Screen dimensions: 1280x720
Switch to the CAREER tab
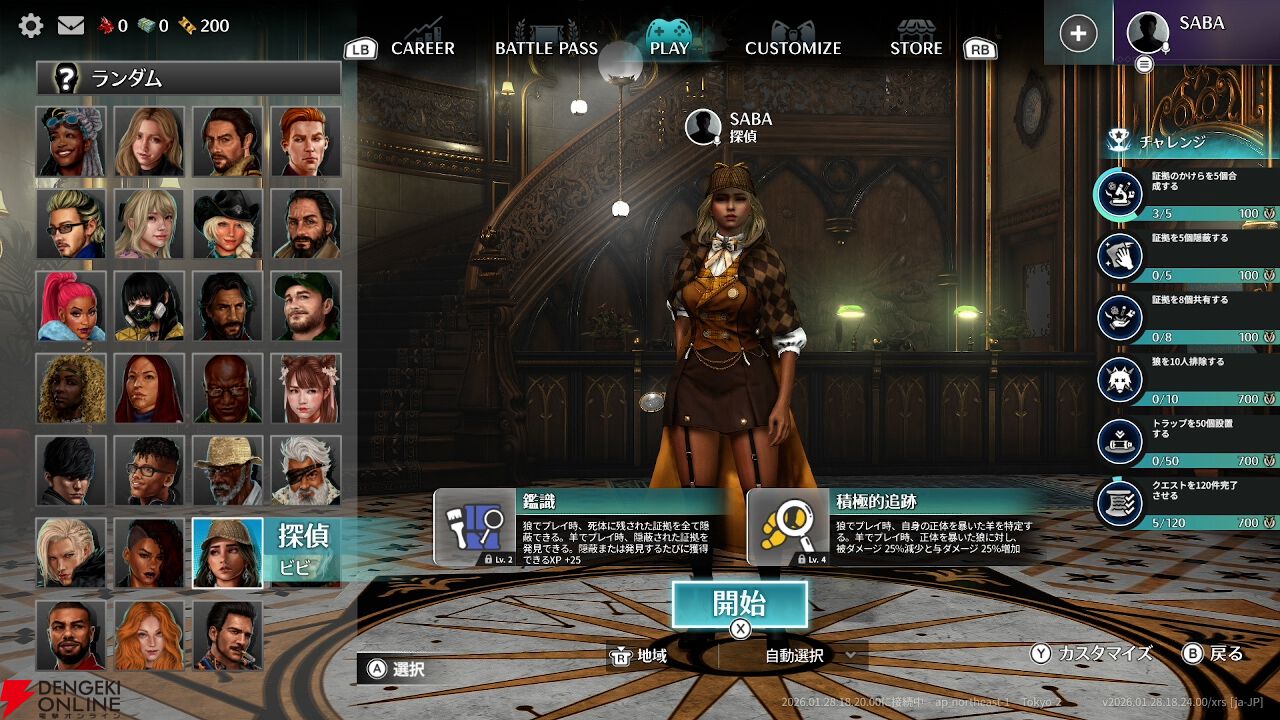(422, 47)
